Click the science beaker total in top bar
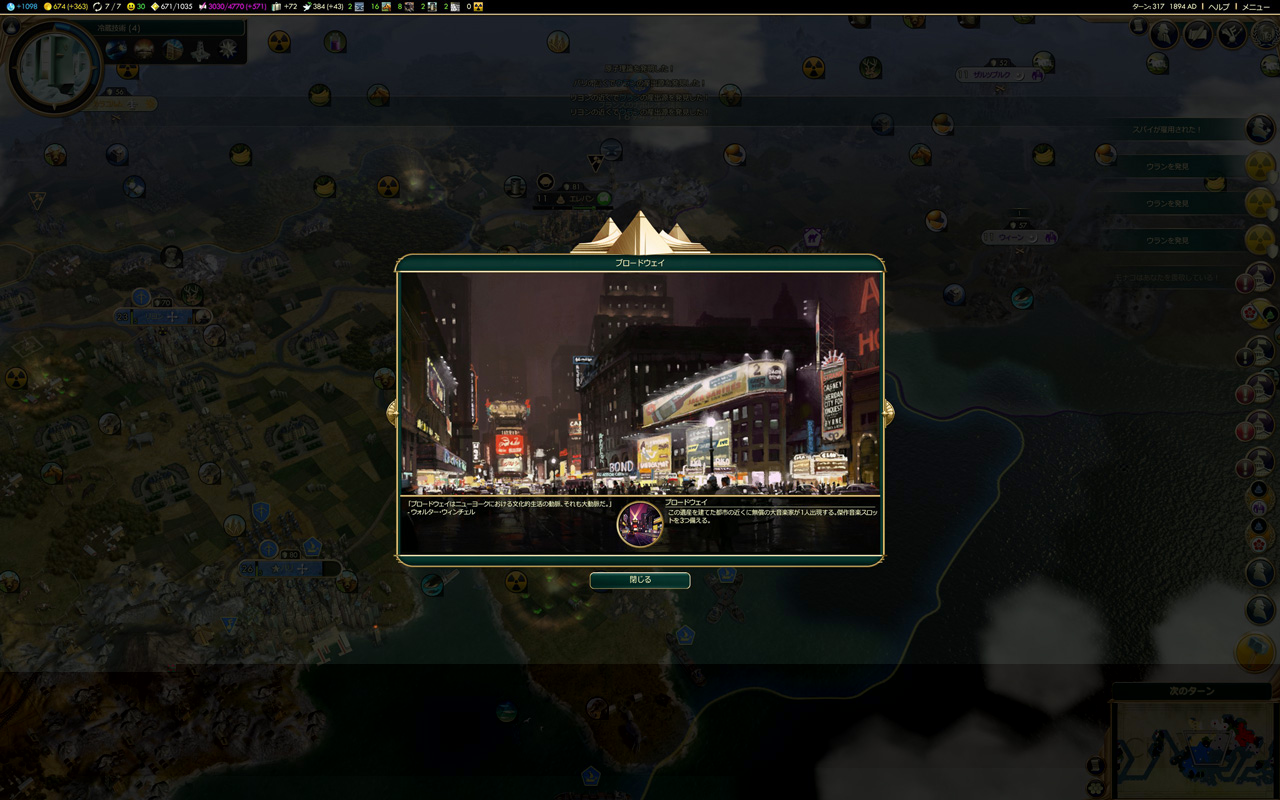 26,6
